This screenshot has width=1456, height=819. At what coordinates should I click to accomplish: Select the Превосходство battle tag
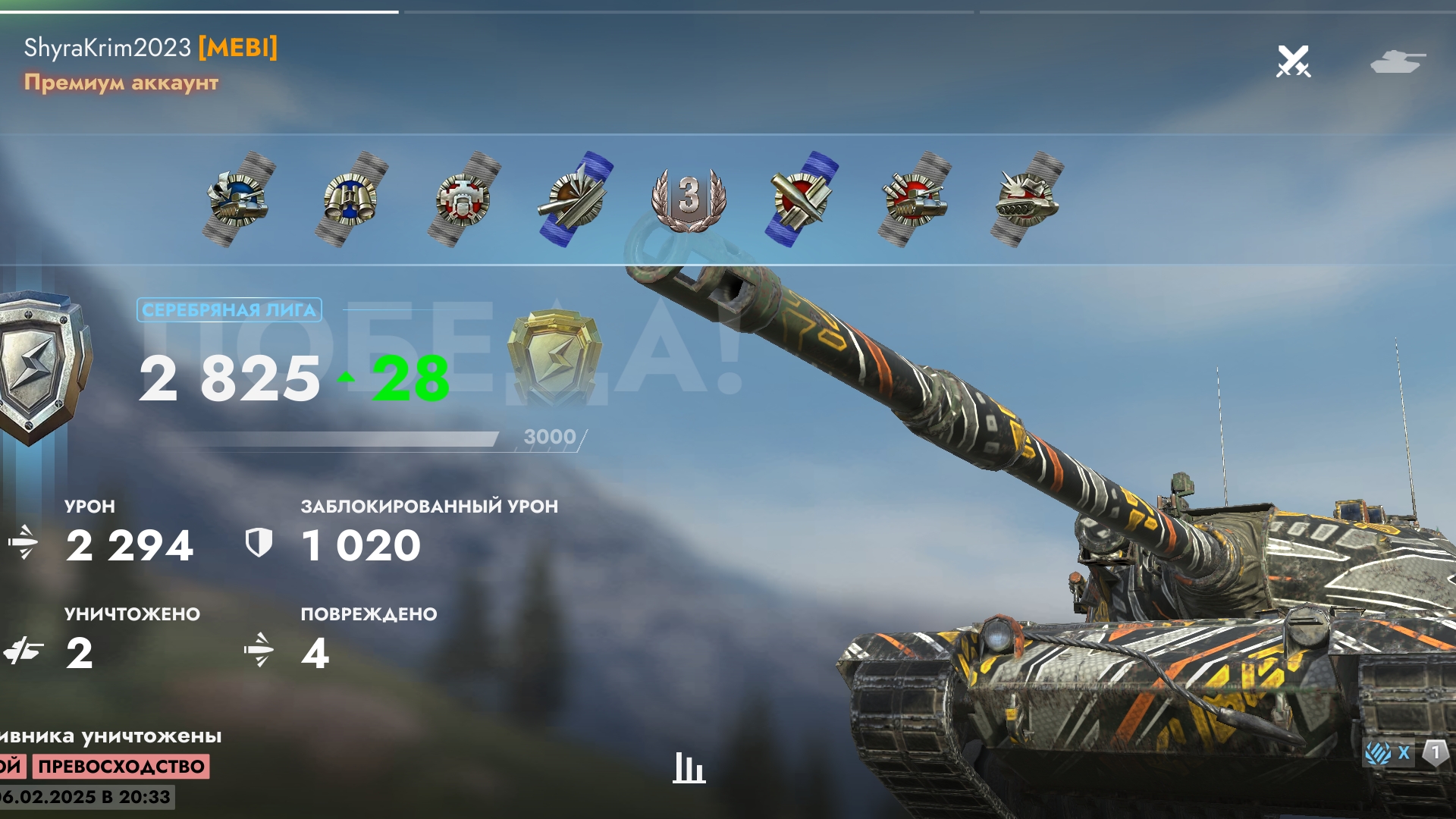121,766
